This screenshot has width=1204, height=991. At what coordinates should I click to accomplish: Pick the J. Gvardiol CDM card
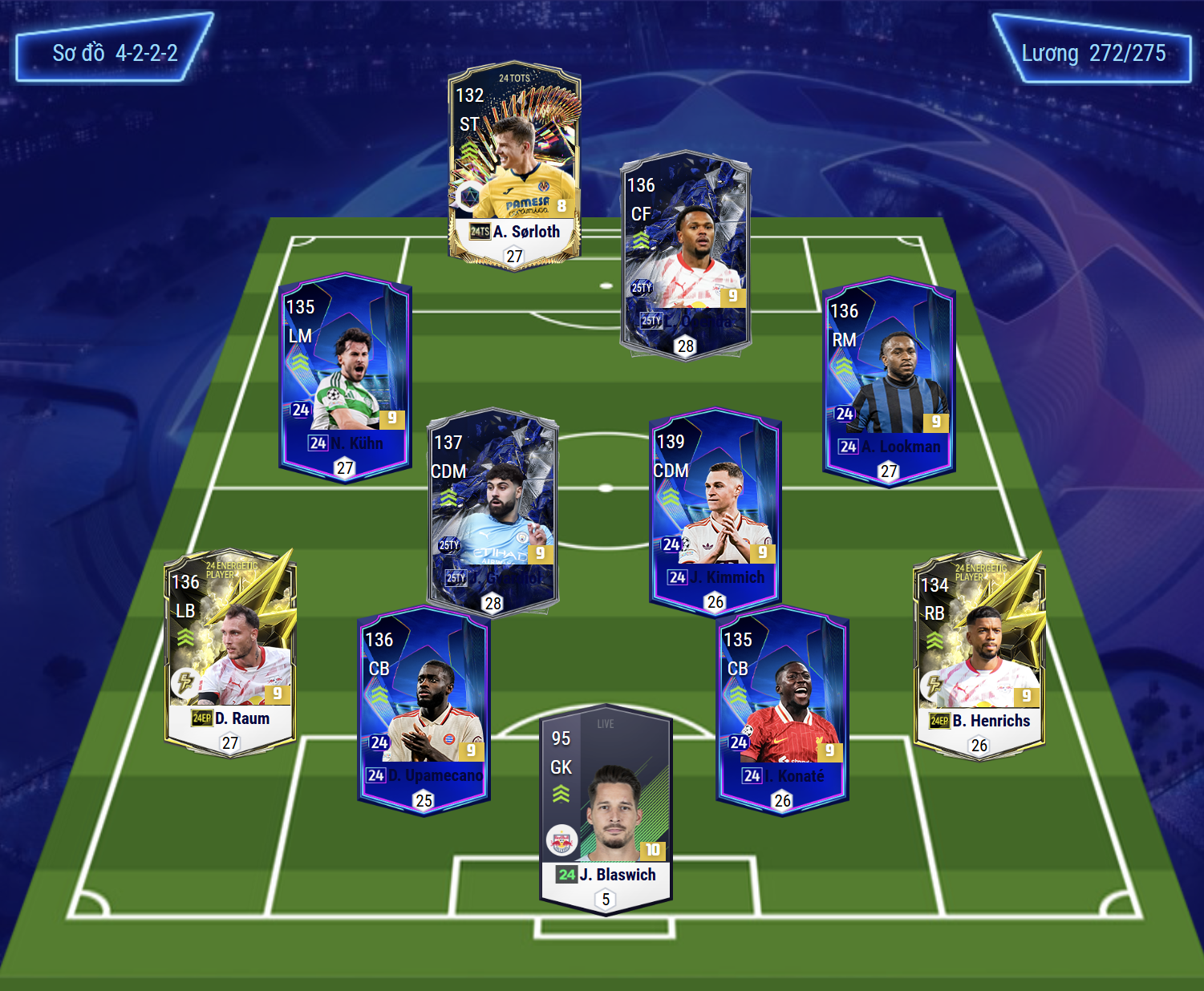(493, 513)
